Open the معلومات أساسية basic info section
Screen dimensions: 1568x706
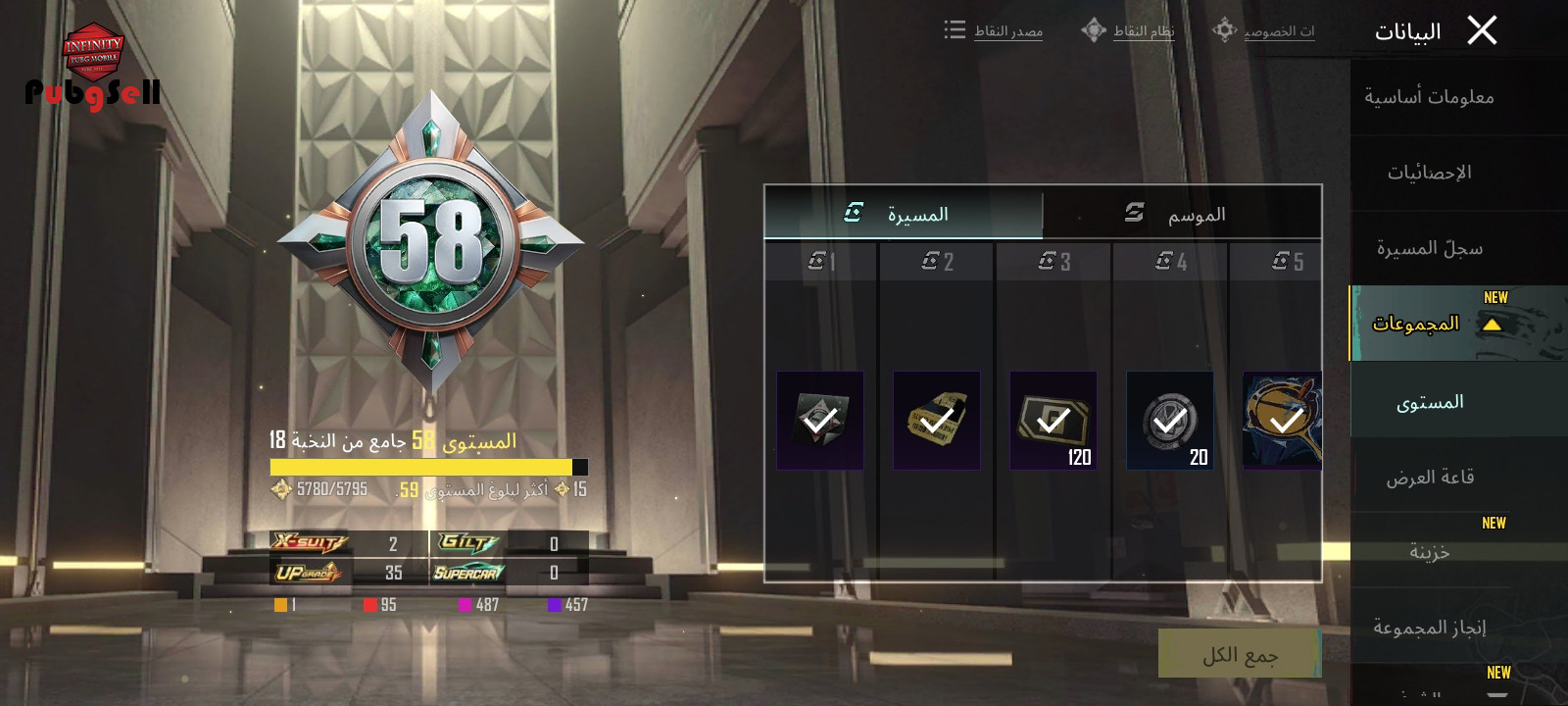pyautogui.click(x=1429, y=97)
